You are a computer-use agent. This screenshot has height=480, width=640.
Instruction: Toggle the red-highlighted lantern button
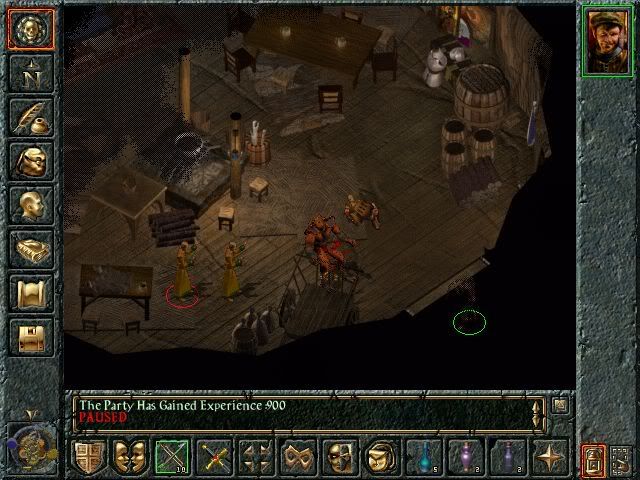(x=593, y=460)
